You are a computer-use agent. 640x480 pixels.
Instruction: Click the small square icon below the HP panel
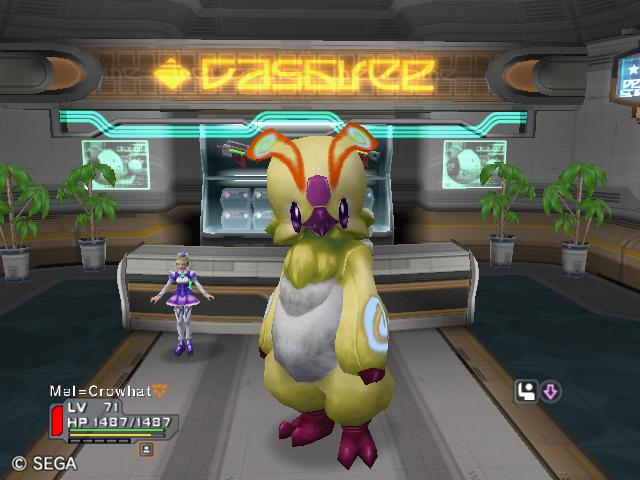point(146,450)
